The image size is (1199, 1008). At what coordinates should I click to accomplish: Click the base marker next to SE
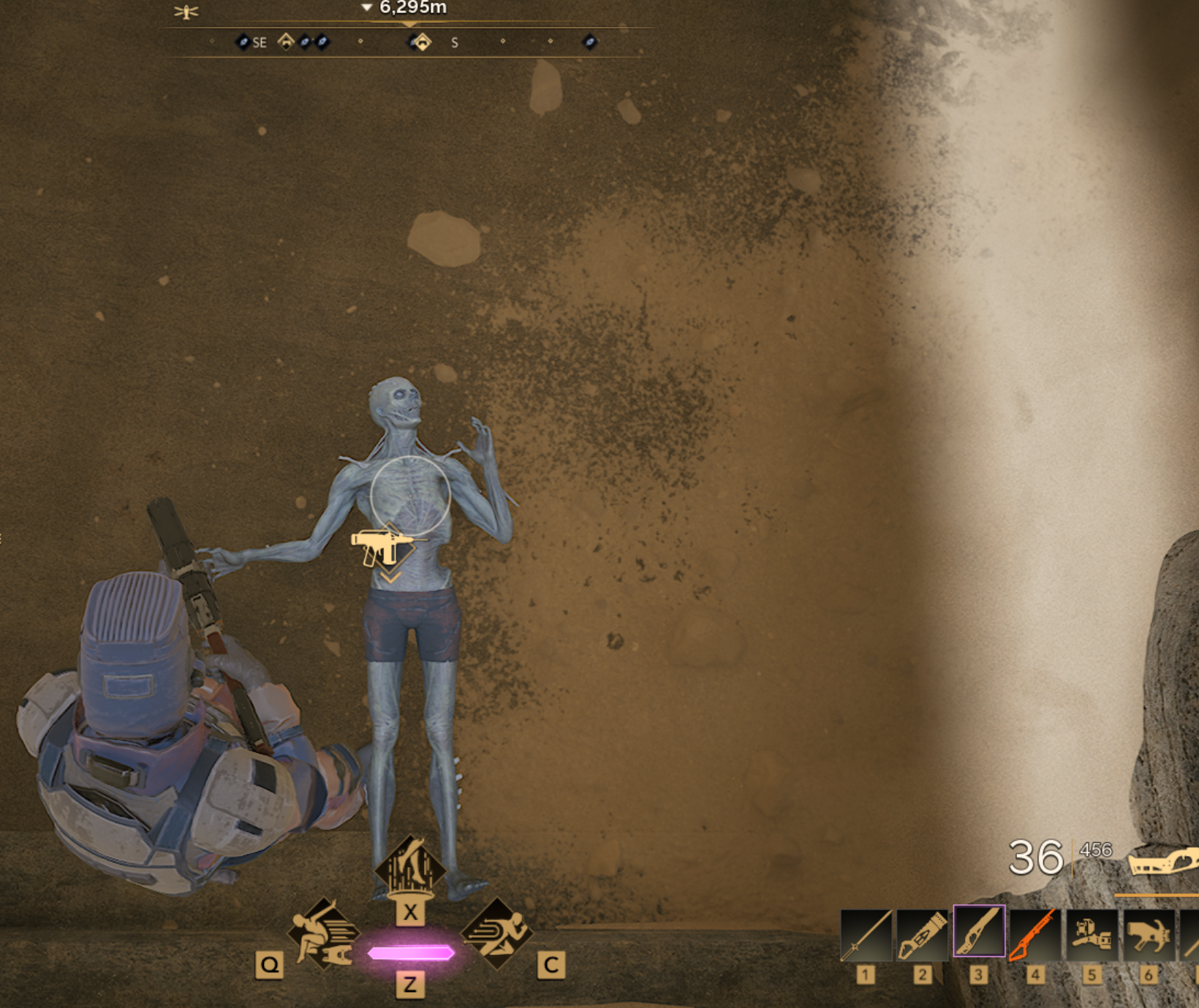[x=286, y=42]
